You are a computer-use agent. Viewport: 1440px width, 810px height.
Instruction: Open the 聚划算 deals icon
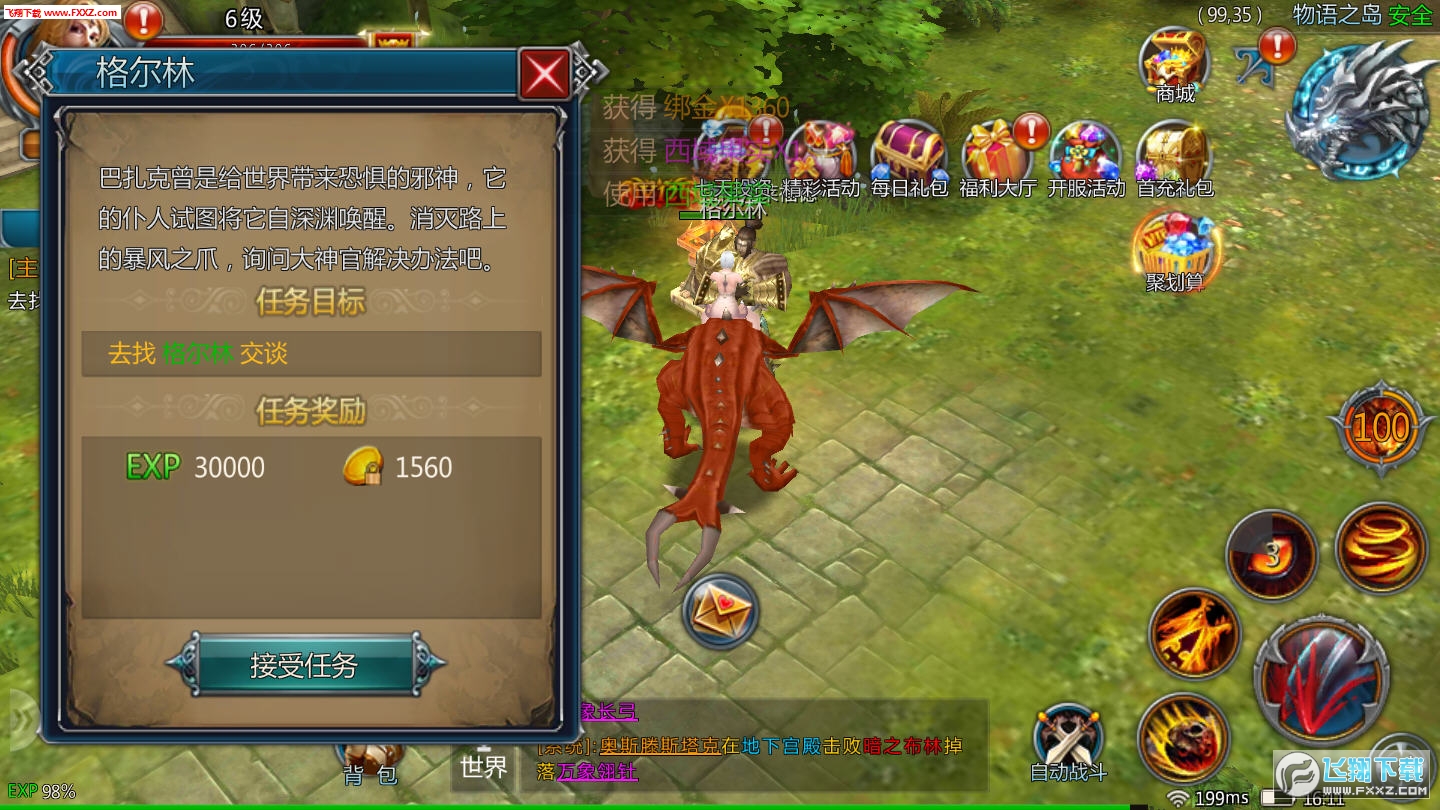1173,245
